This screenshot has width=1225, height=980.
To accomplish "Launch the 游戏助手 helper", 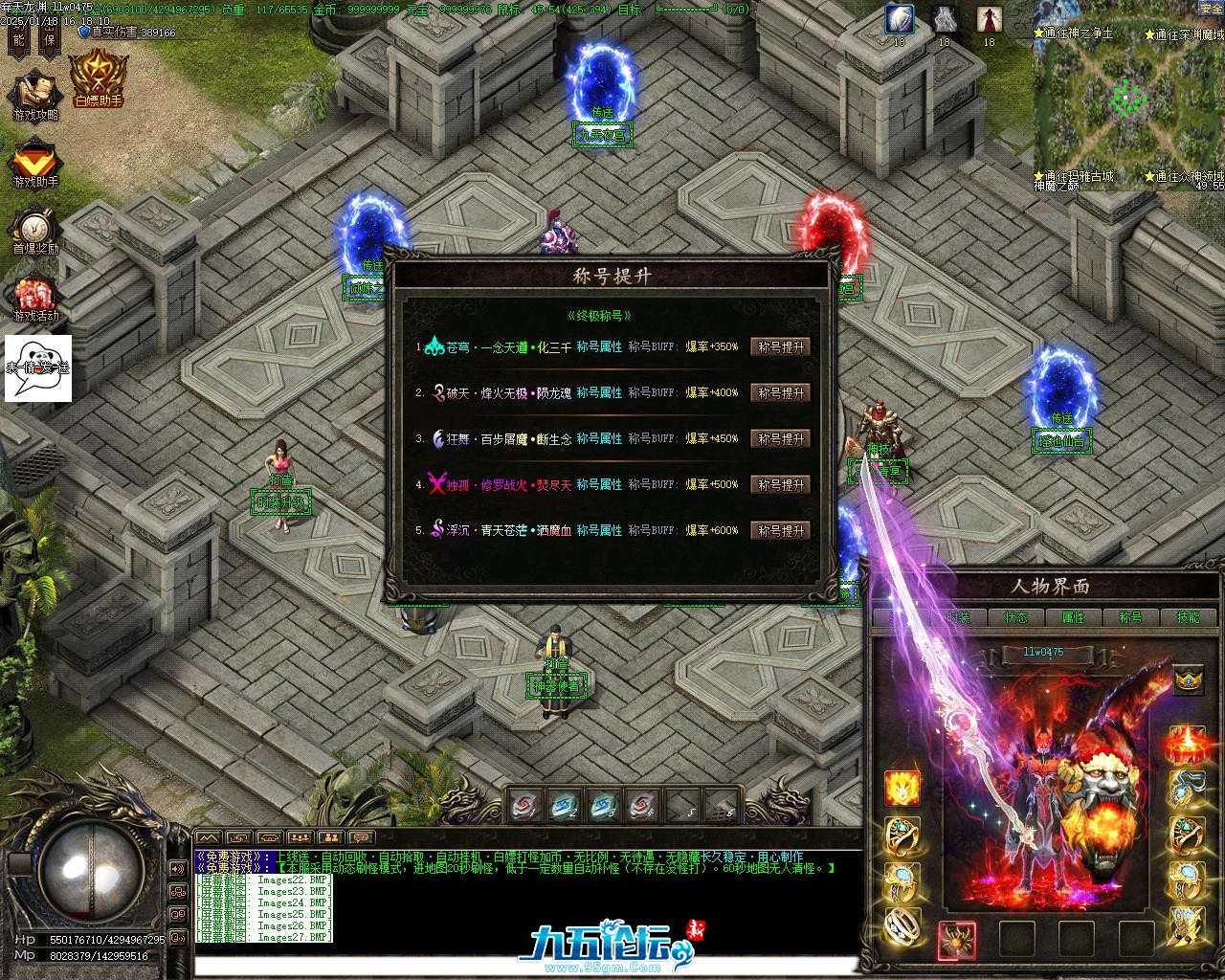I will tap(35, 163).
